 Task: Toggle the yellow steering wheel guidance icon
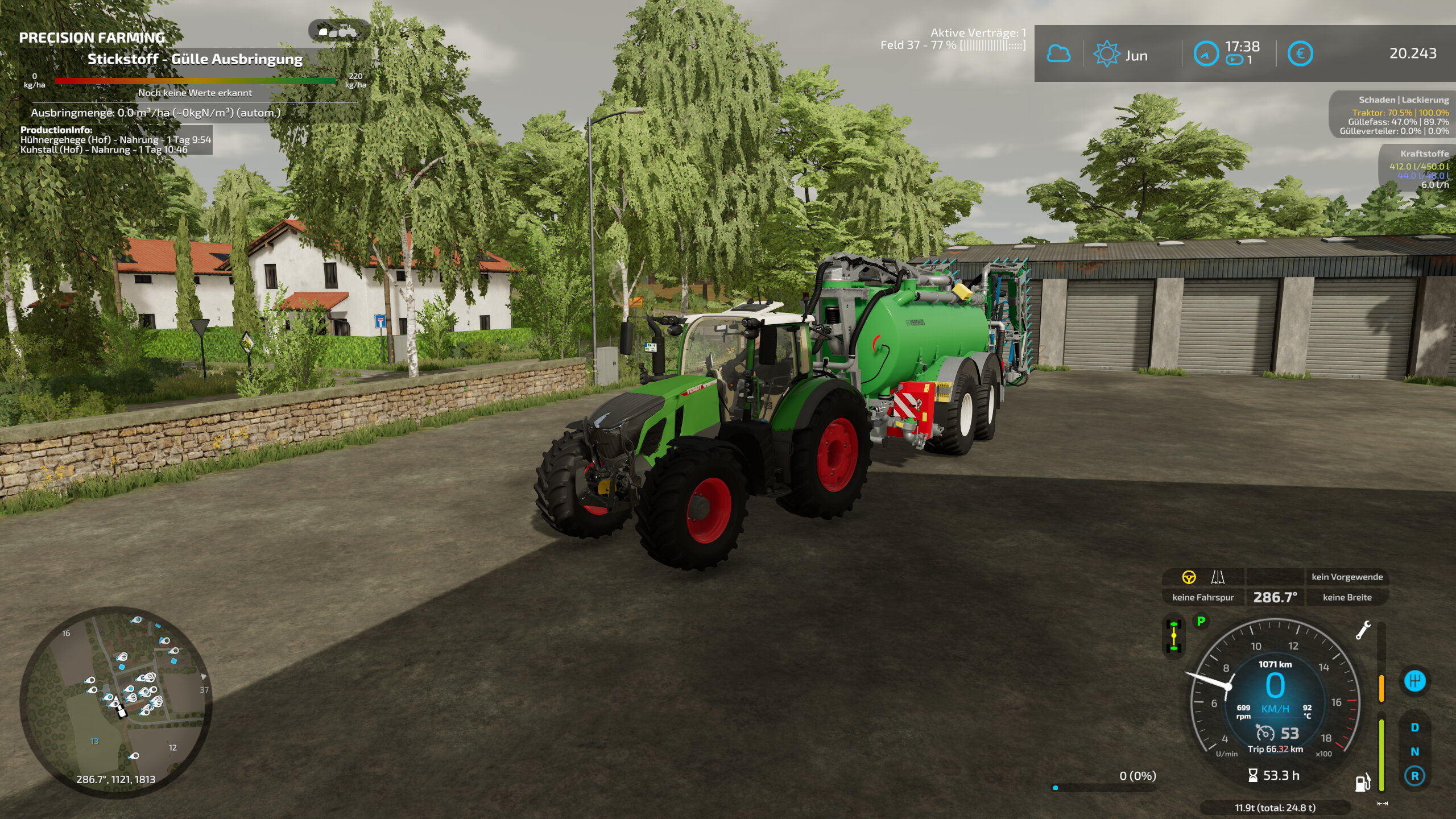pos(1189,577)
